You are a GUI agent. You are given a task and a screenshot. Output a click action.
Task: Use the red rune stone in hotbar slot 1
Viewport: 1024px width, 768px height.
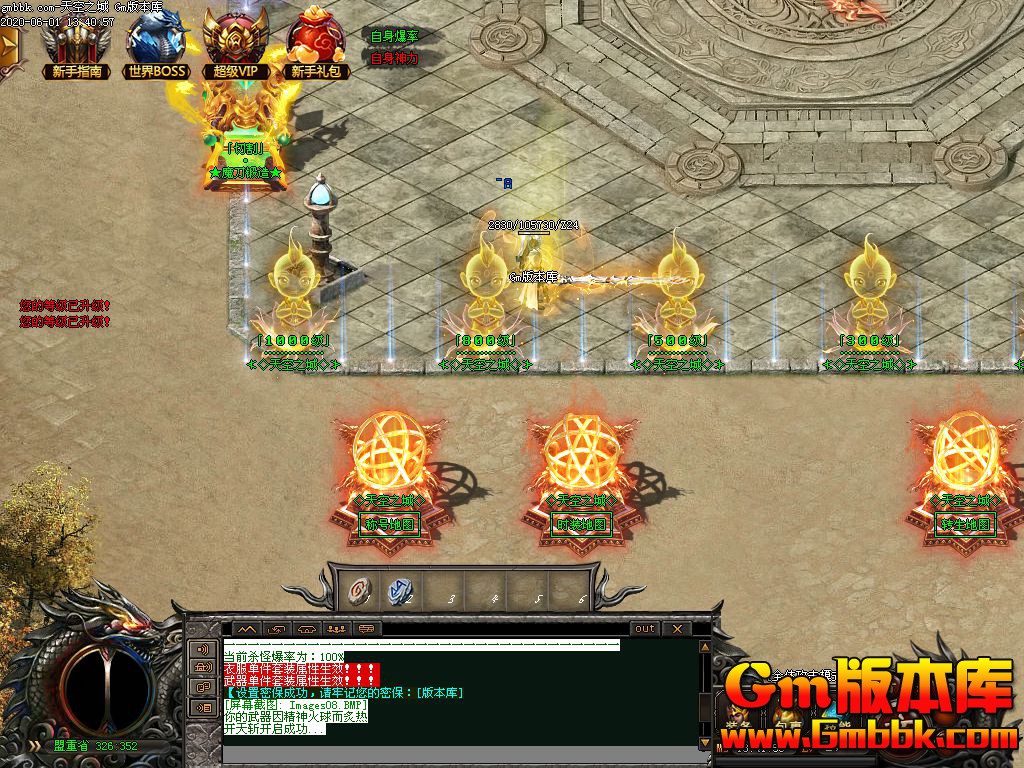(358, 591)
